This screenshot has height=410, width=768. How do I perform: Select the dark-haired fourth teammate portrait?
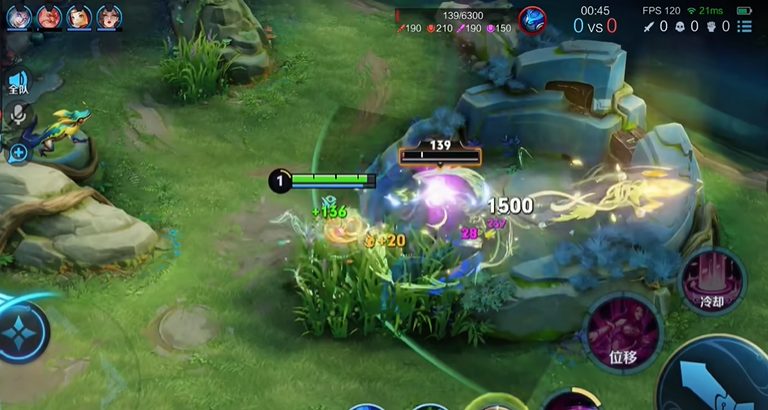click(x=108, y=17)
